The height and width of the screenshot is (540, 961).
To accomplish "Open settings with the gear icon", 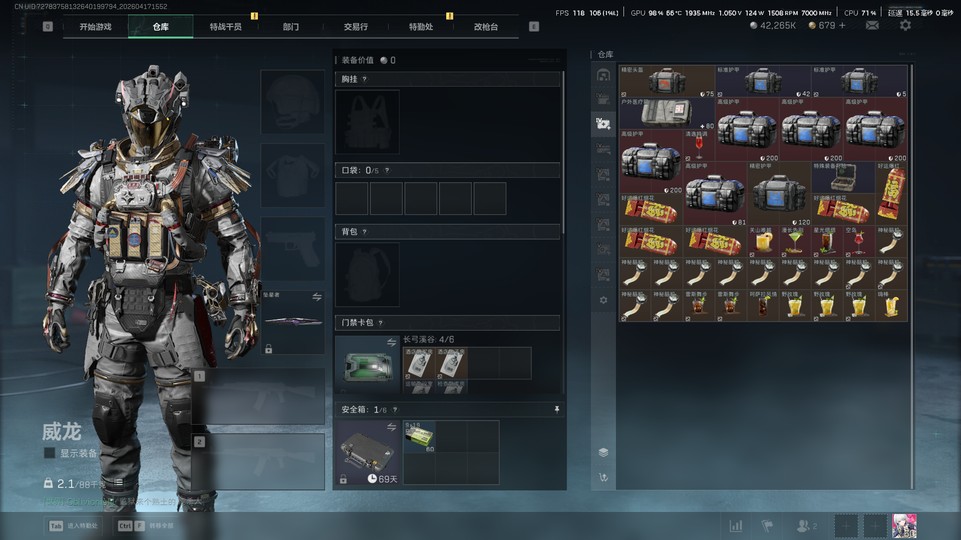I will click(x=905, y=25).
